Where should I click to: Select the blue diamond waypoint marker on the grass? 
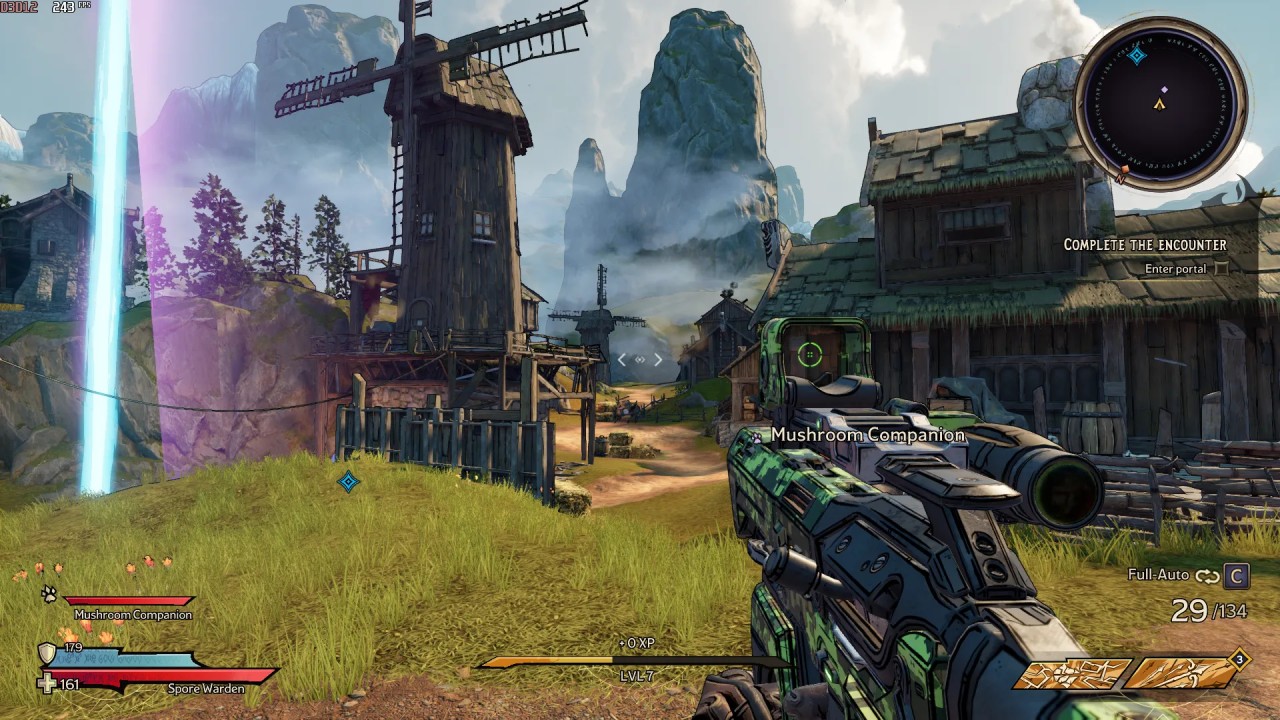348,482
